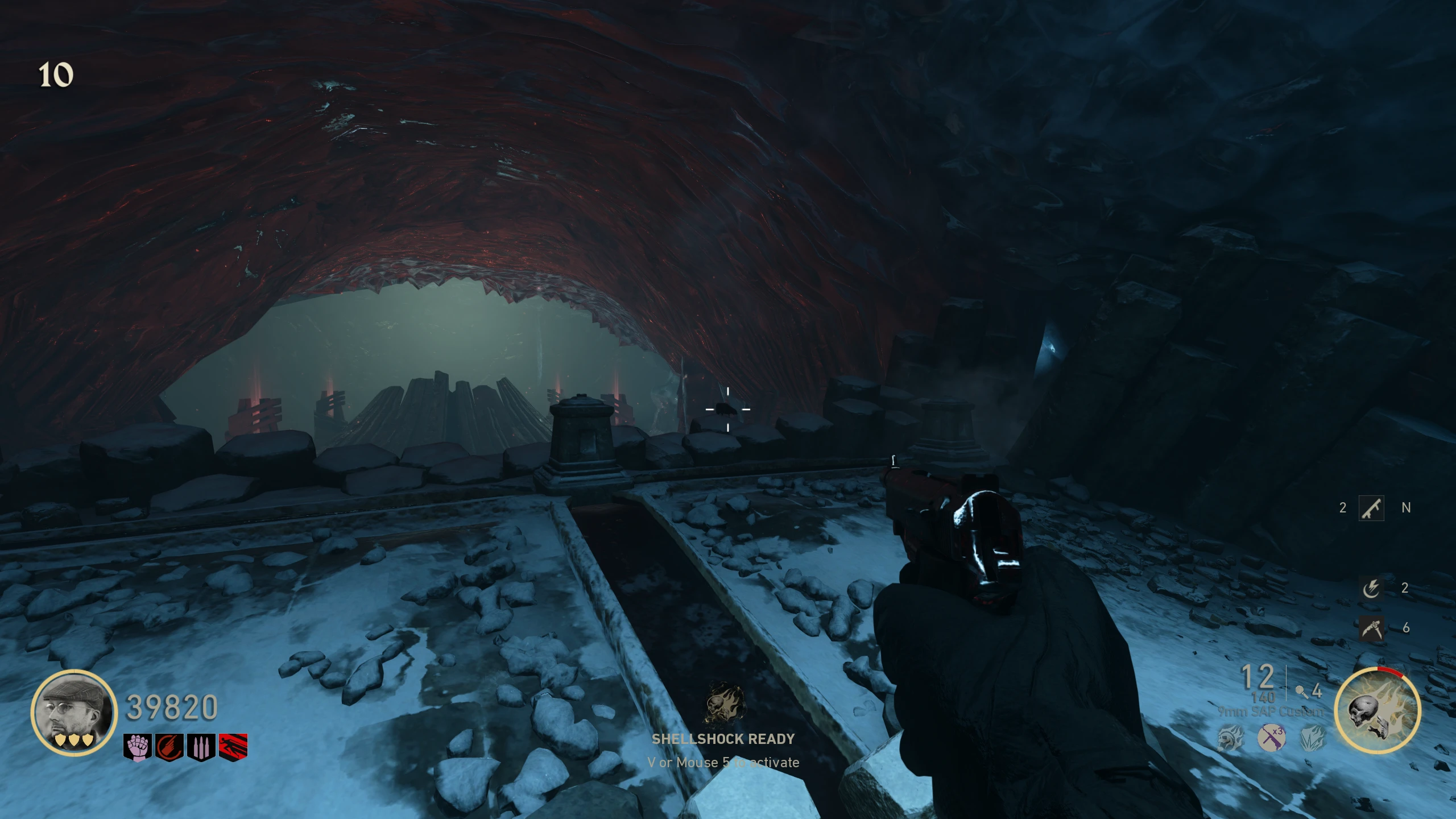Select the three bullets perk icon
1456x819 pixels.
201,747
